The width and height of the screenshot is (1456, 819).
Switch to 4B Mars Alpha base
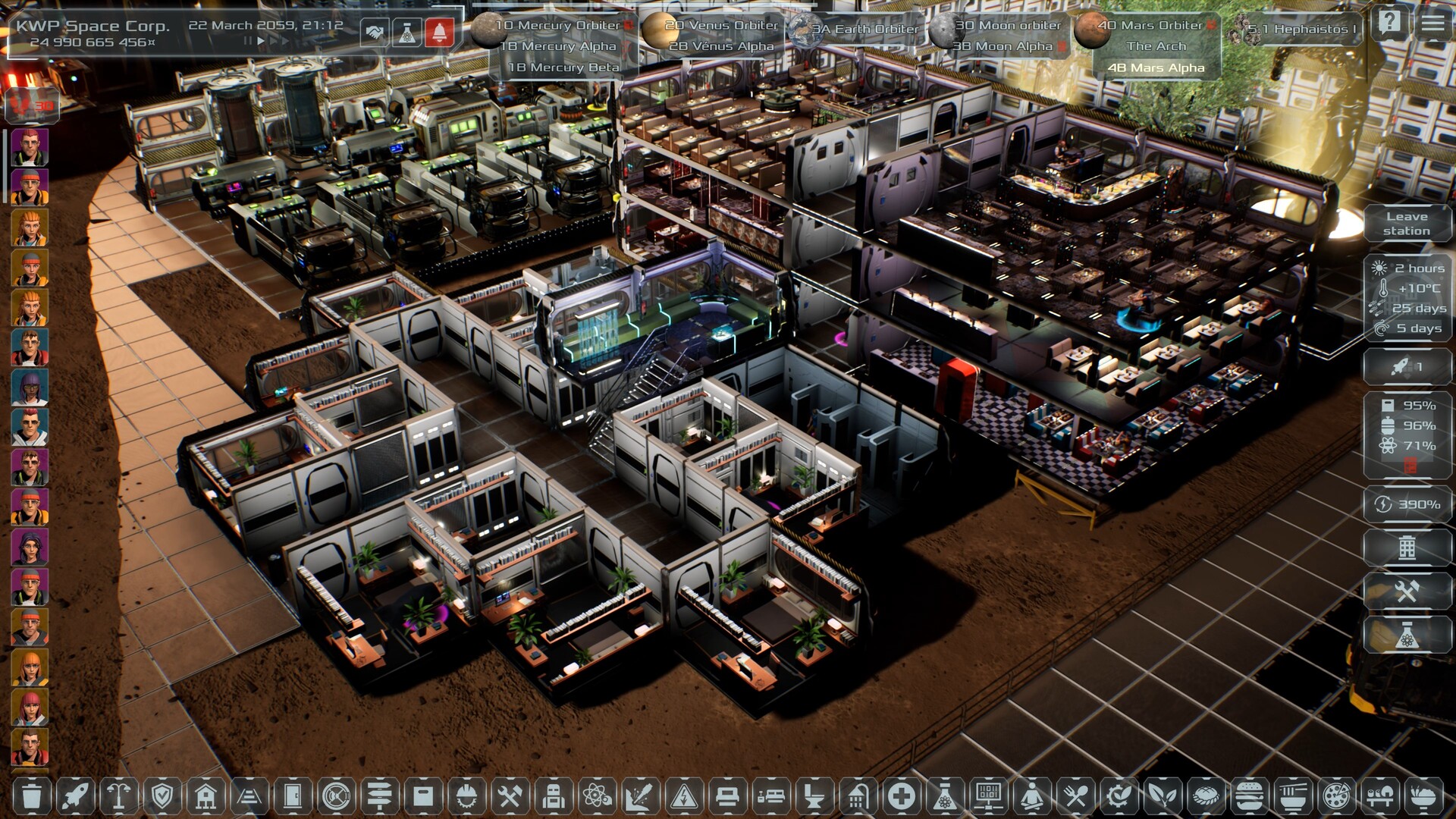pyautogui.click(x=1156, y=67)
